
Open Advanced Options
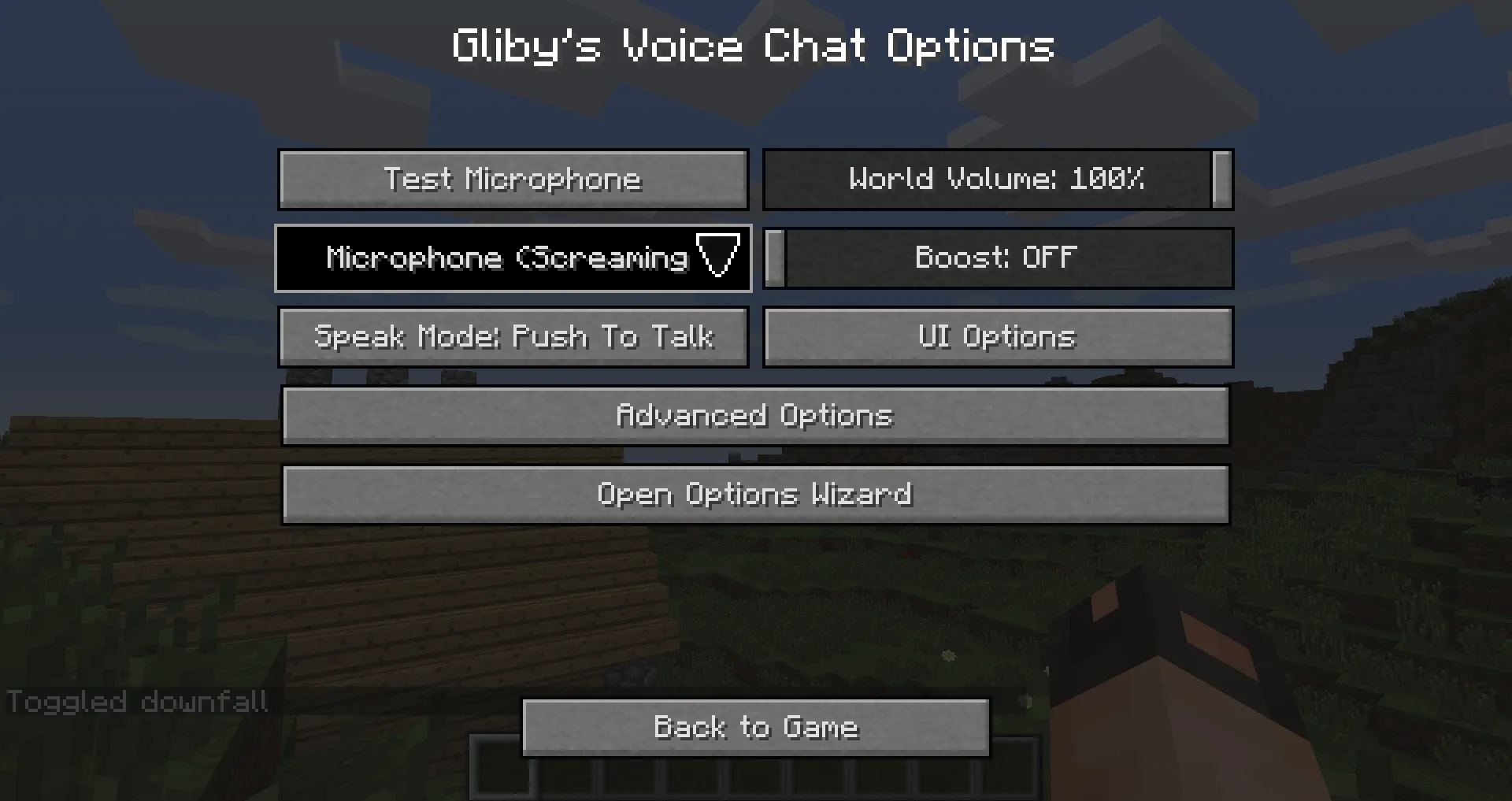point(754,416)
